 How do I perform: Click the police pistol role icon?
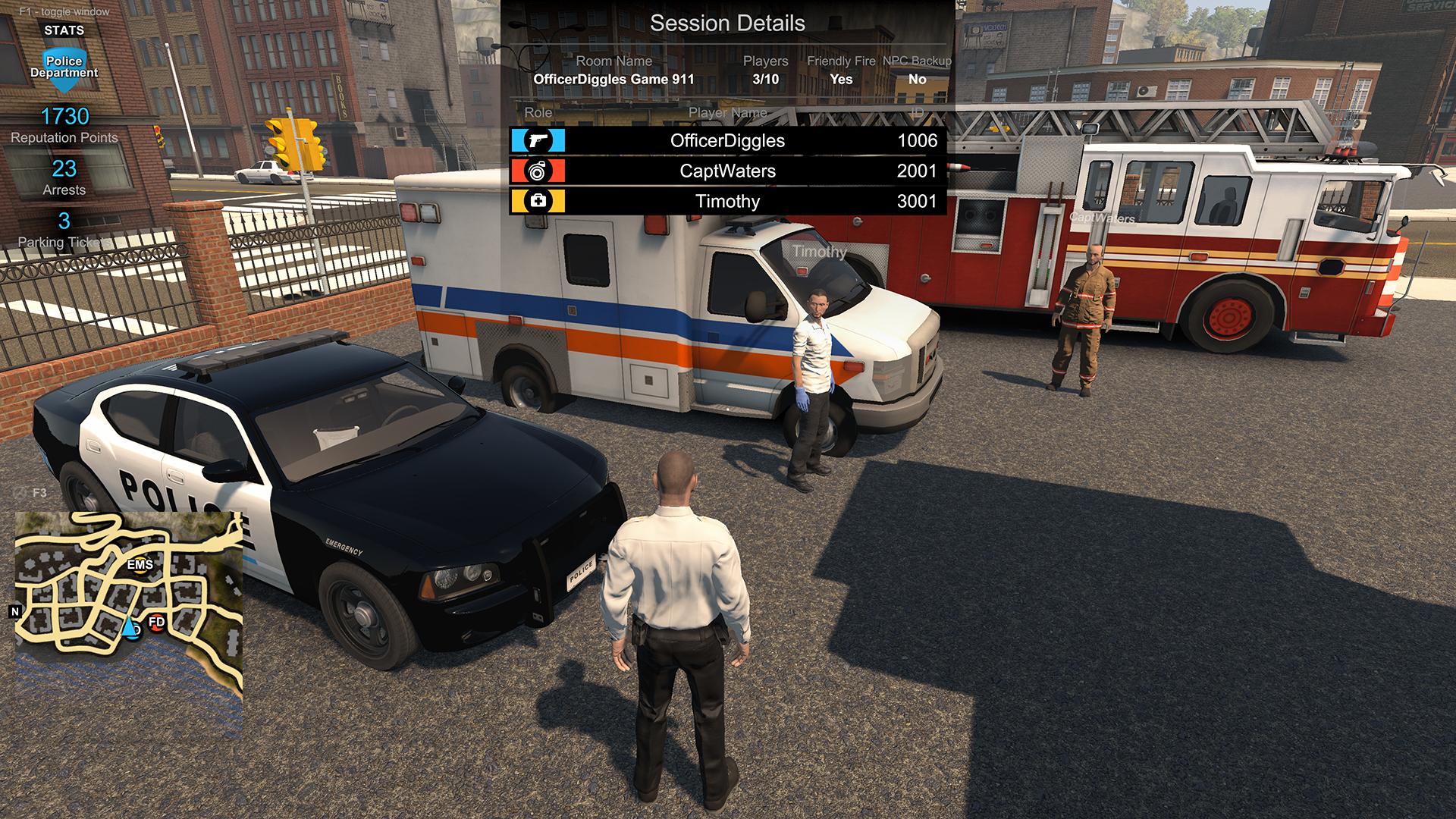tap(538, 141)
